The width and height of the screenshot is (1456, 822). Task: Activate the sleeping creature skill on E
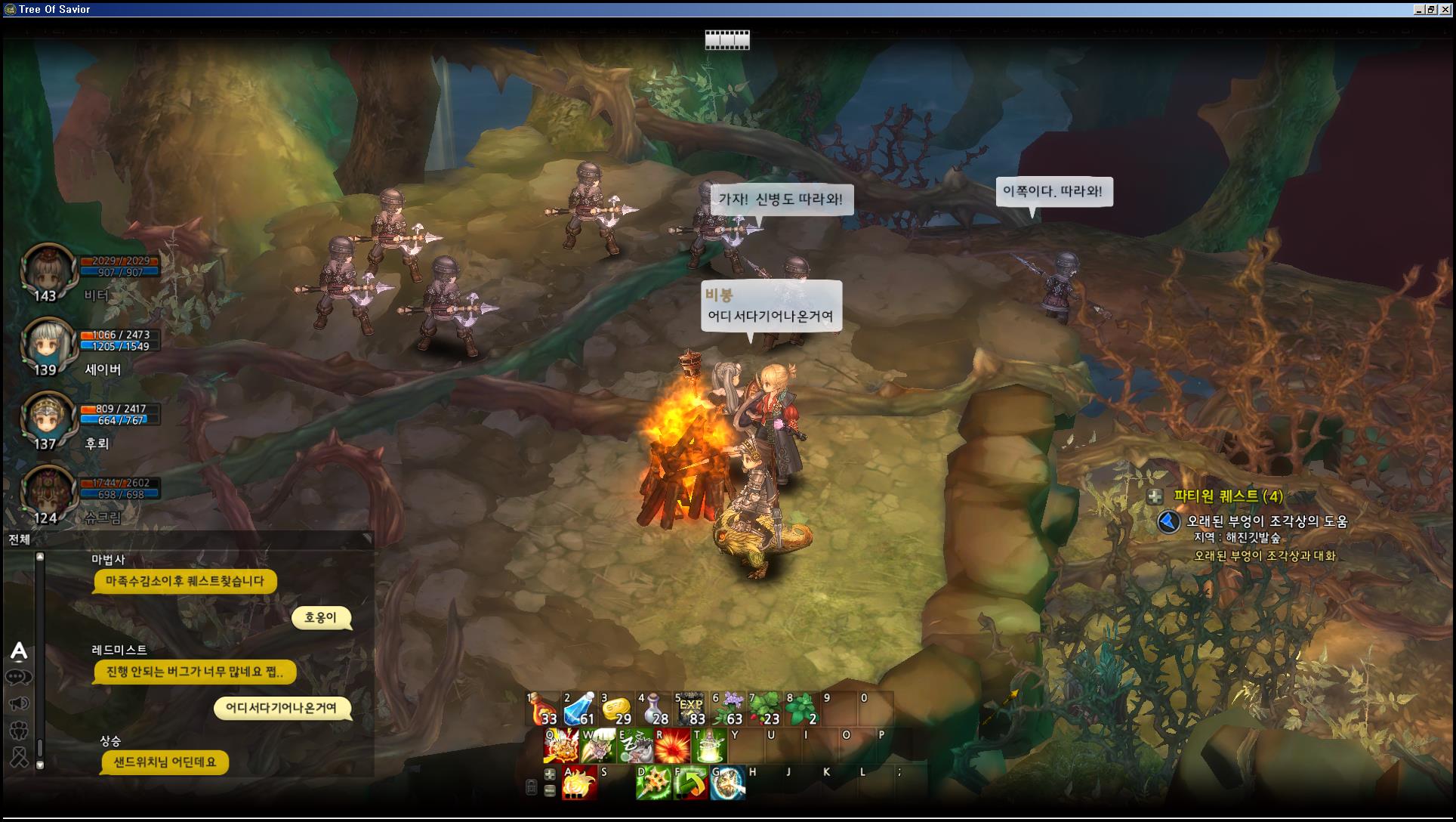tap(635, 746)
